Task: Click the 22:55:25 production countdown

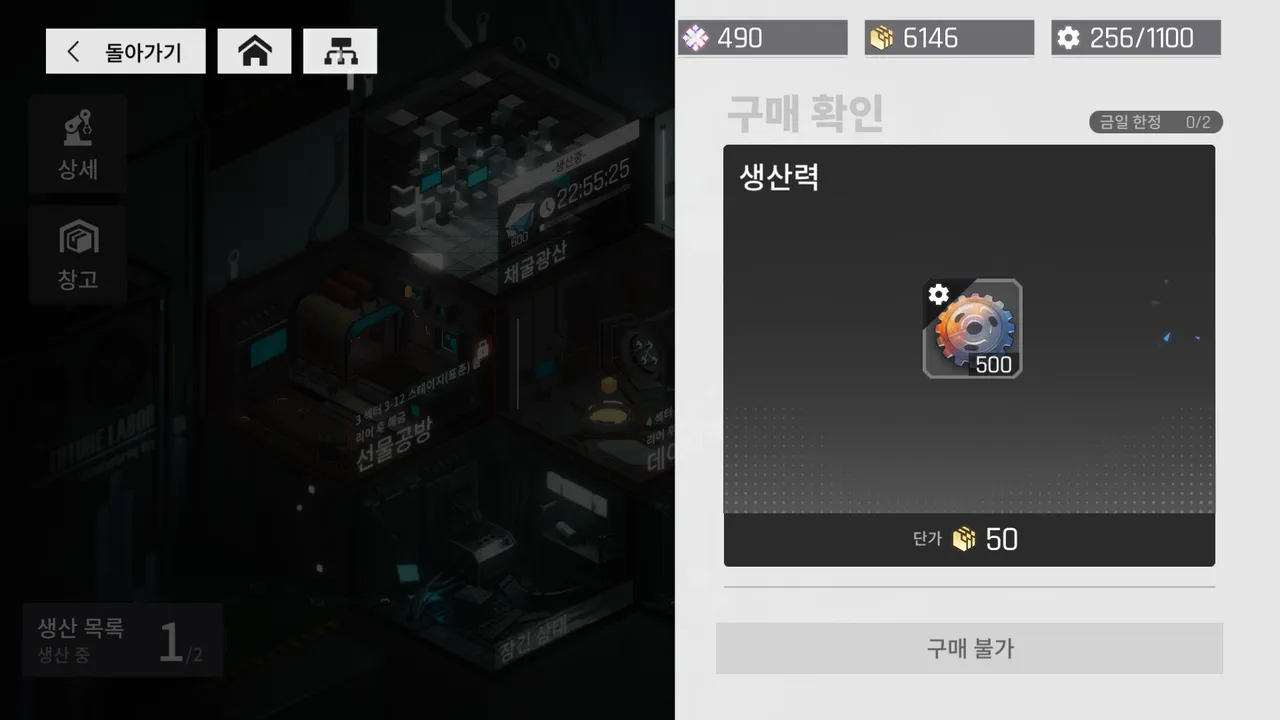Action: tap(594, 187)
